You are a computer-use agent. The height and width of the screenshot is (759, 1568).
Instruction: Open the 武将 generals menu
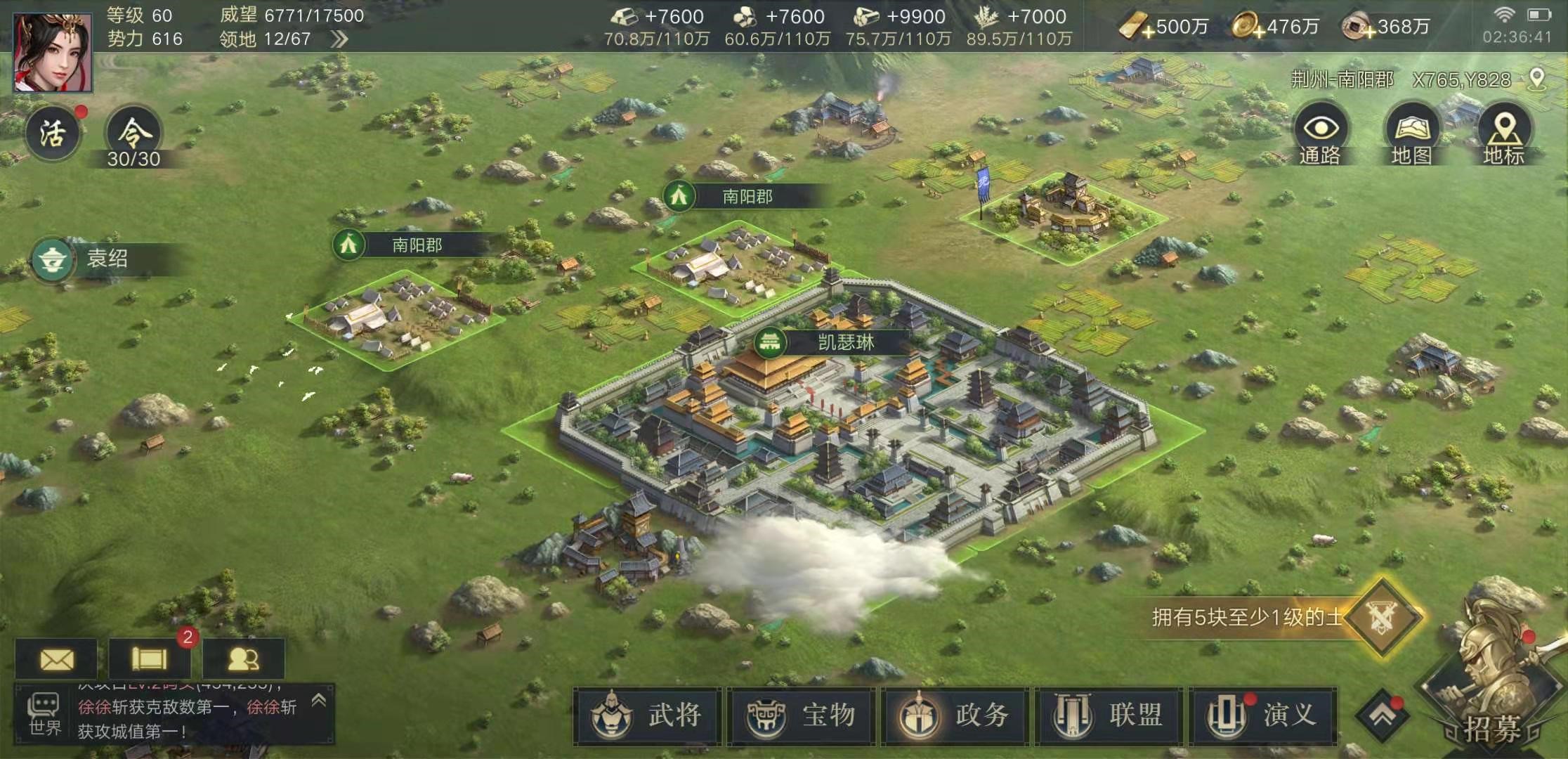(647, 715)
